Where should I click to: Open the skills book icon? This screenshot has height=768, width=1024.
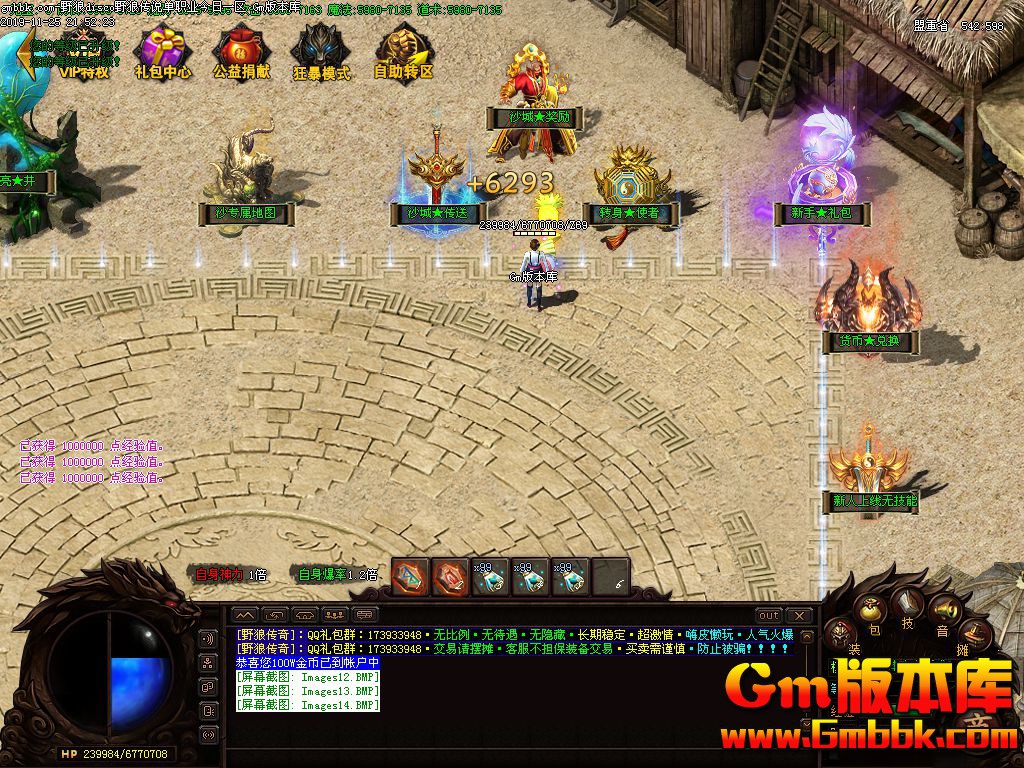click(x=908, y=603)
